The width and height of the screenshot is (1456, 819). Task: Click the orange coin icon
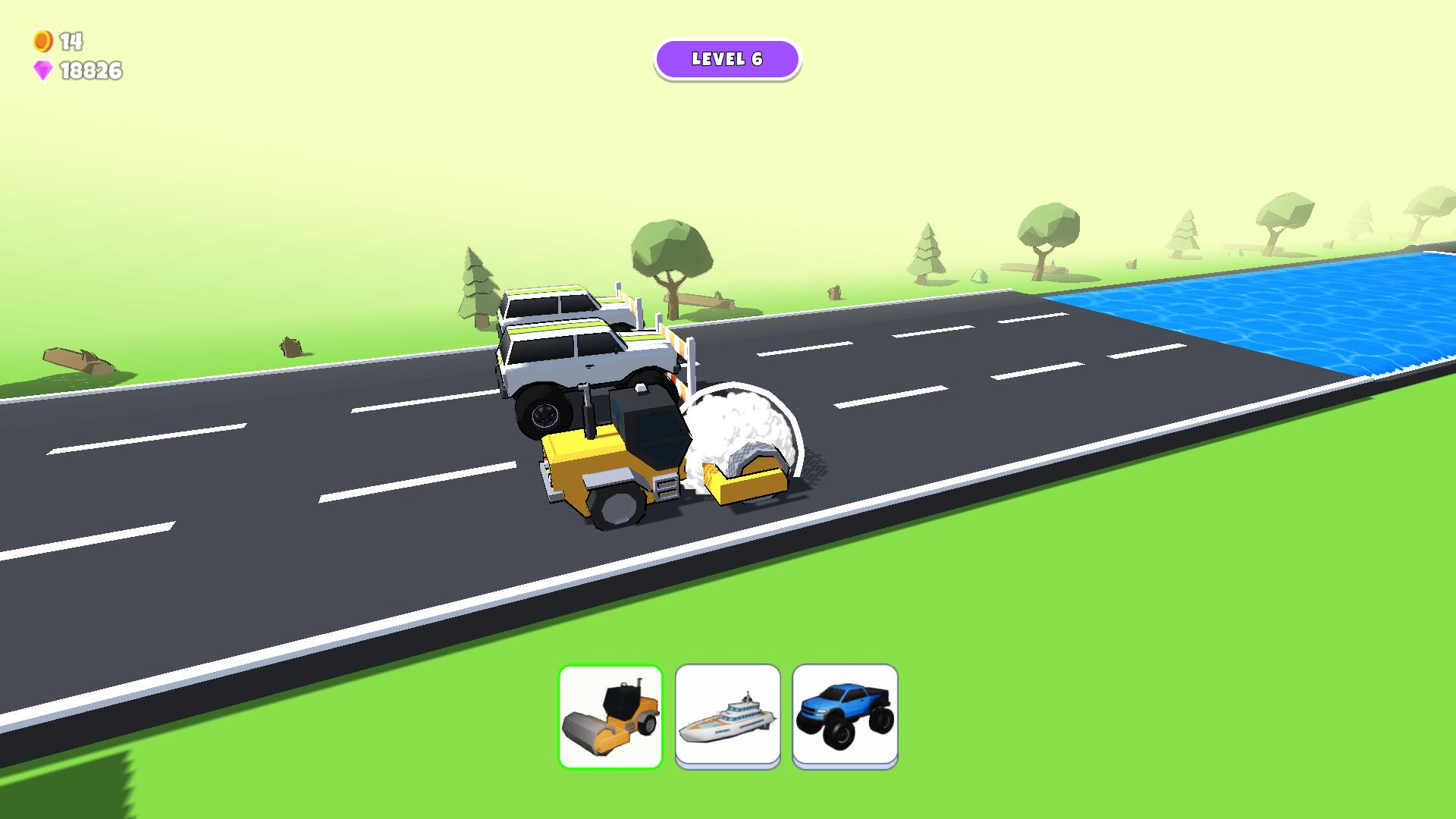pyautogui.click(x=42, y=42)
